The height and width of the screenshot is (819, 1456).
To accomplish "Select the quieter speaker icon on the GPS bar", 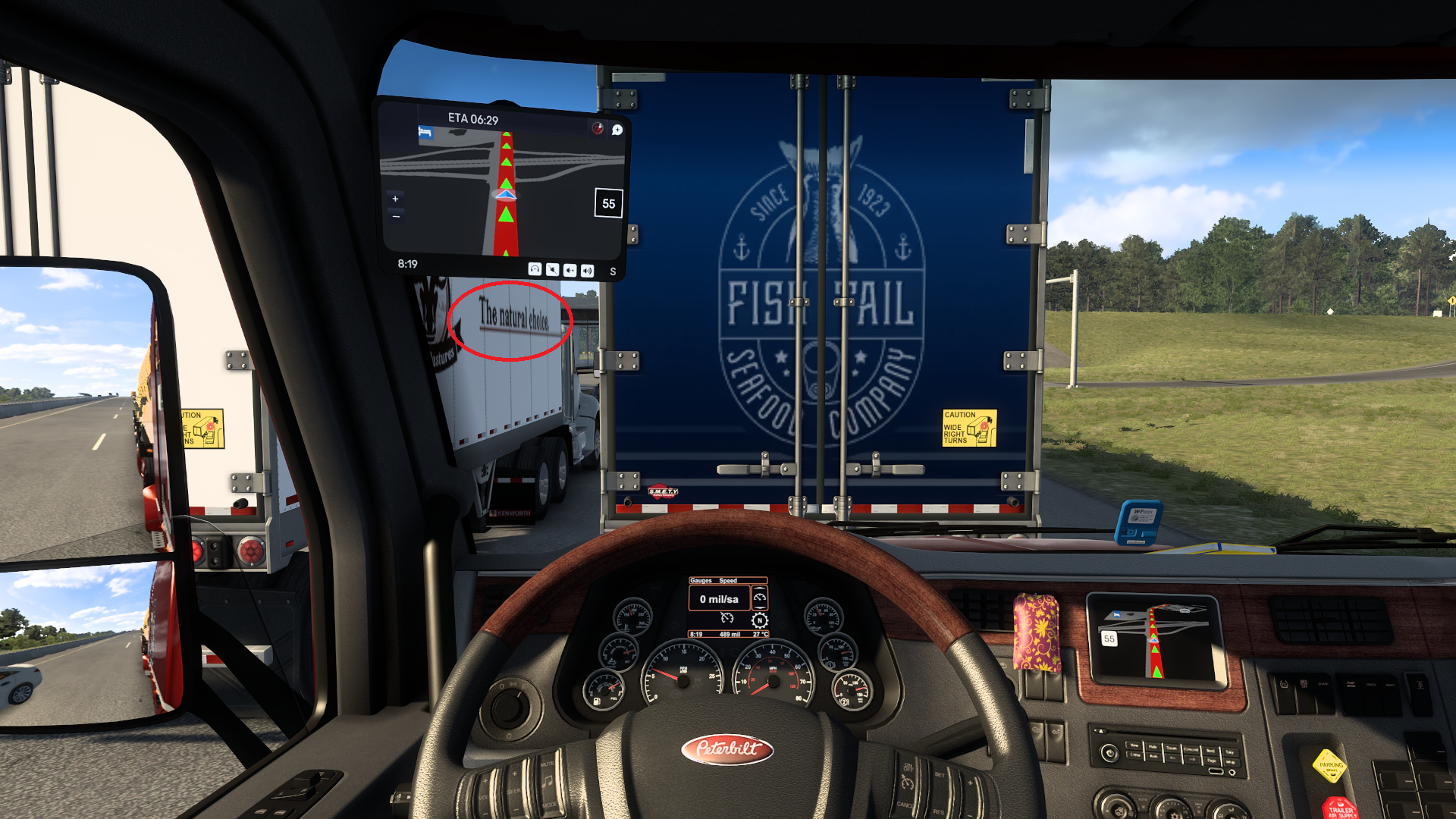I will 570,270.
